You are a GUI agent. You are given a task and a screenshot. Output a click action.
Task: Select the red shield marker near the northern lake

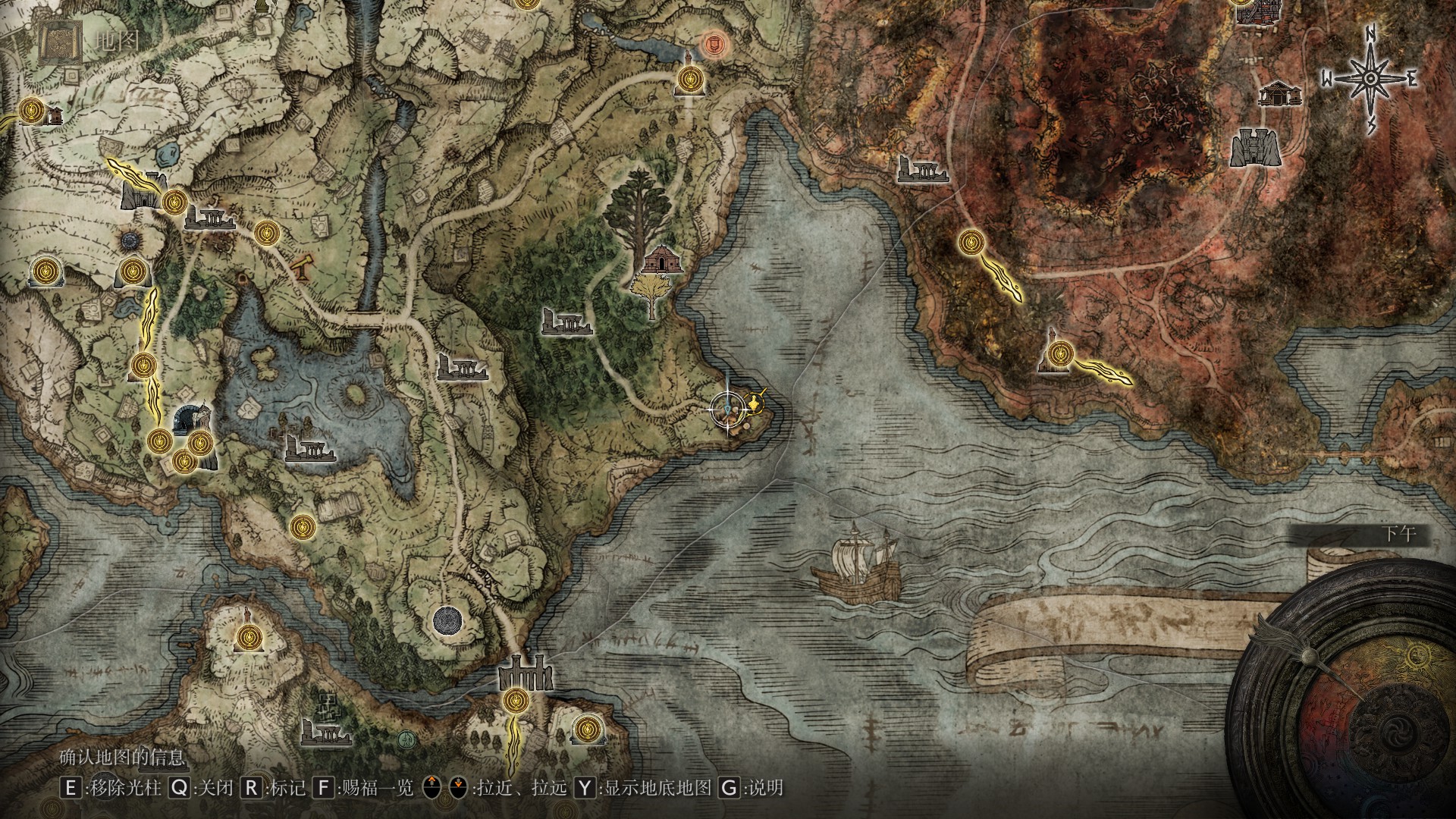[x=712, y=45]
